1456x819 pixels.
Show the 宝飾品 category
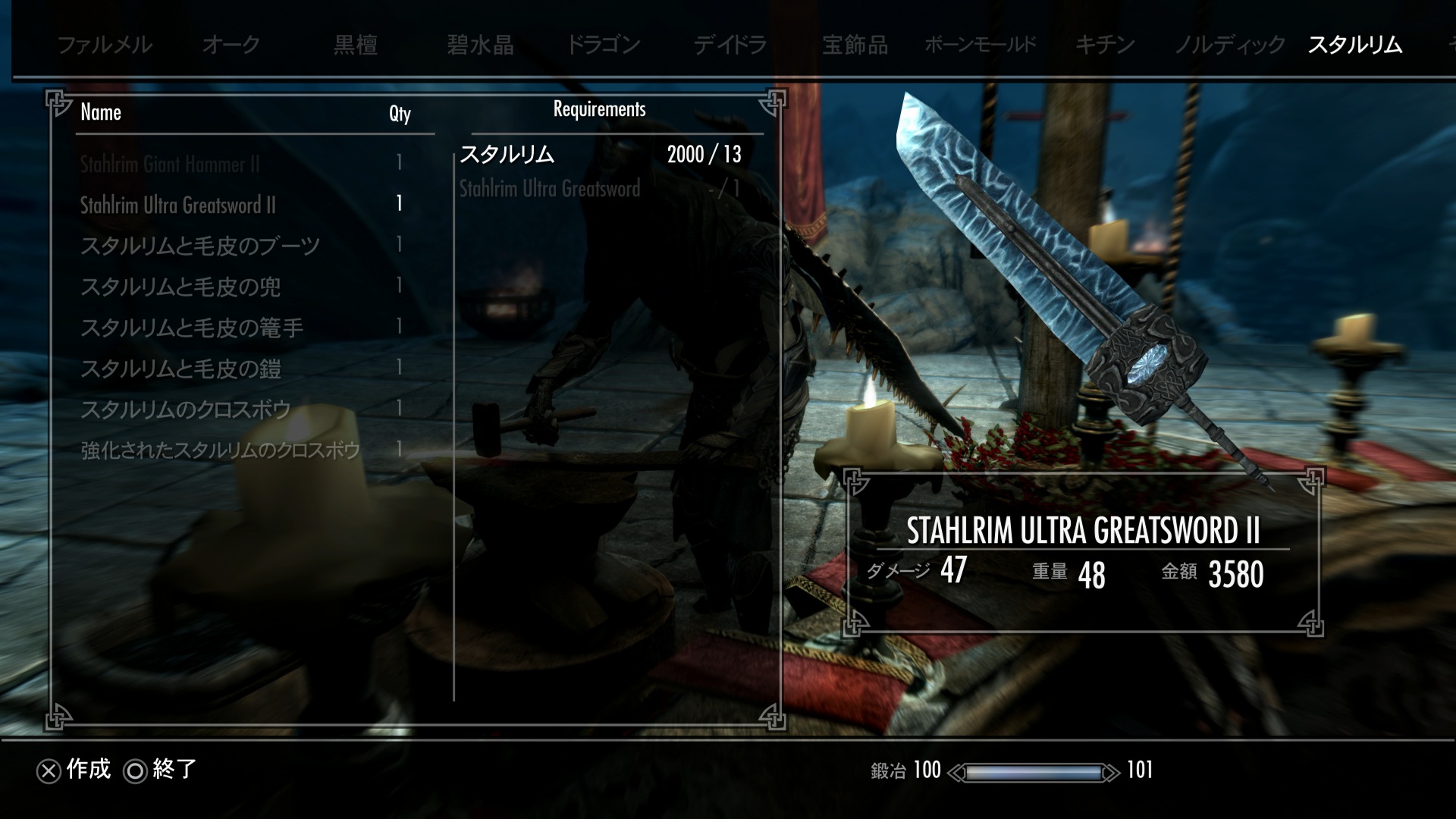point(855,45)
